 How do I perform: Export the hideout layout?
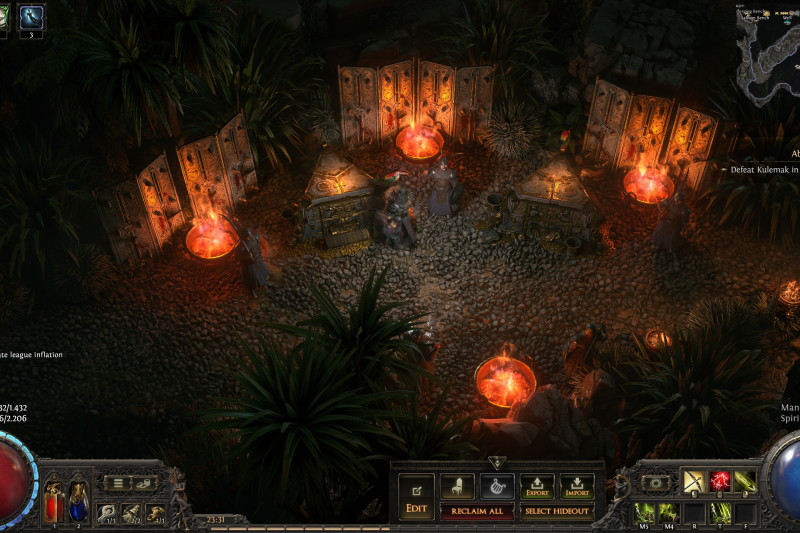click(x=537, y=487)
